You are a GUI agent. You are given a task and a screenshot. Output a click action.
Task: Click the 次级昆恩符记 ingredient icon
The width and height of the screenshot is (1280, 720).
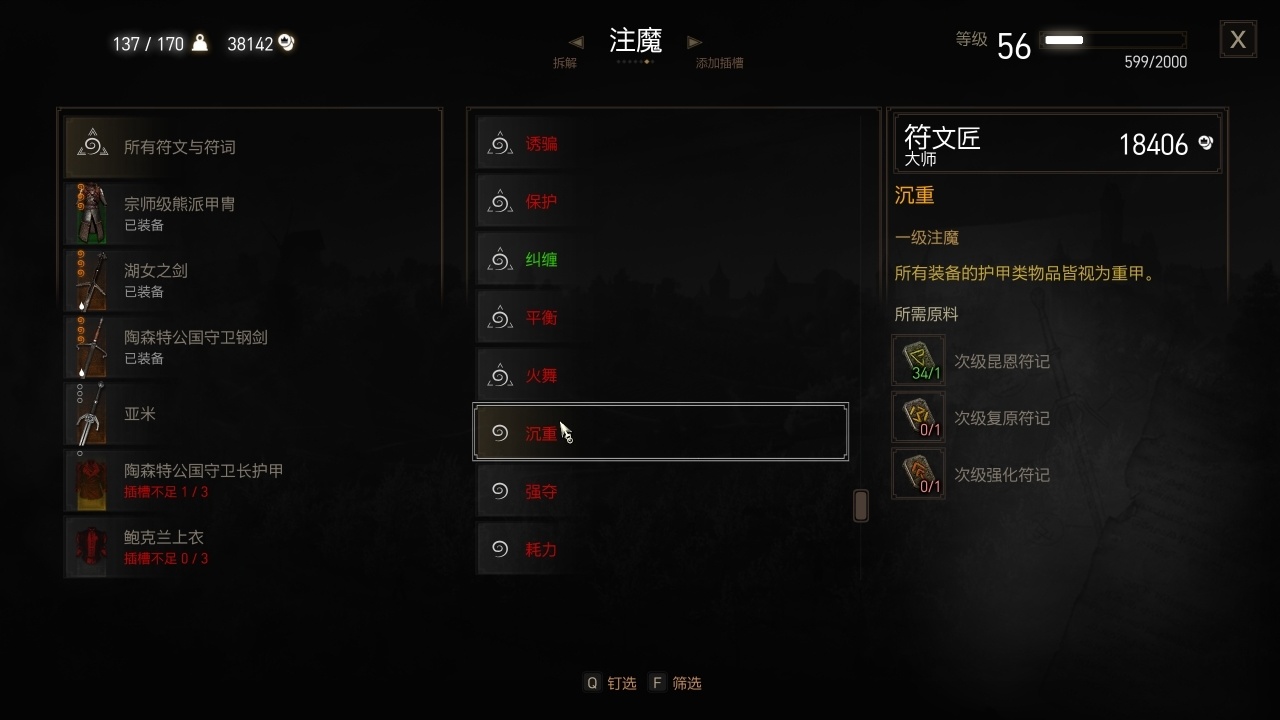[918, 360]
